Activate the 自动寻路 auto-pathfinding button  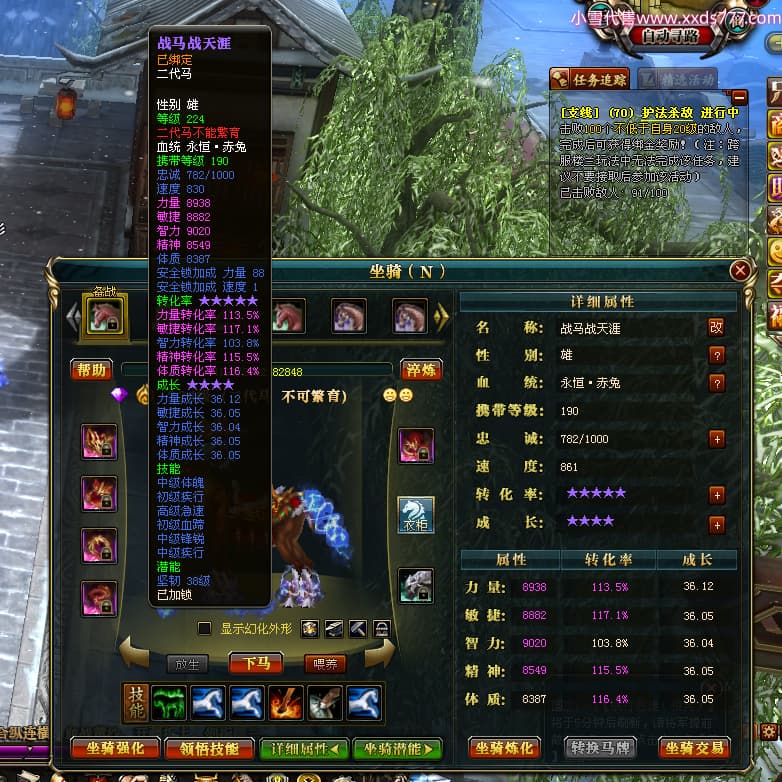click(672, 35)
